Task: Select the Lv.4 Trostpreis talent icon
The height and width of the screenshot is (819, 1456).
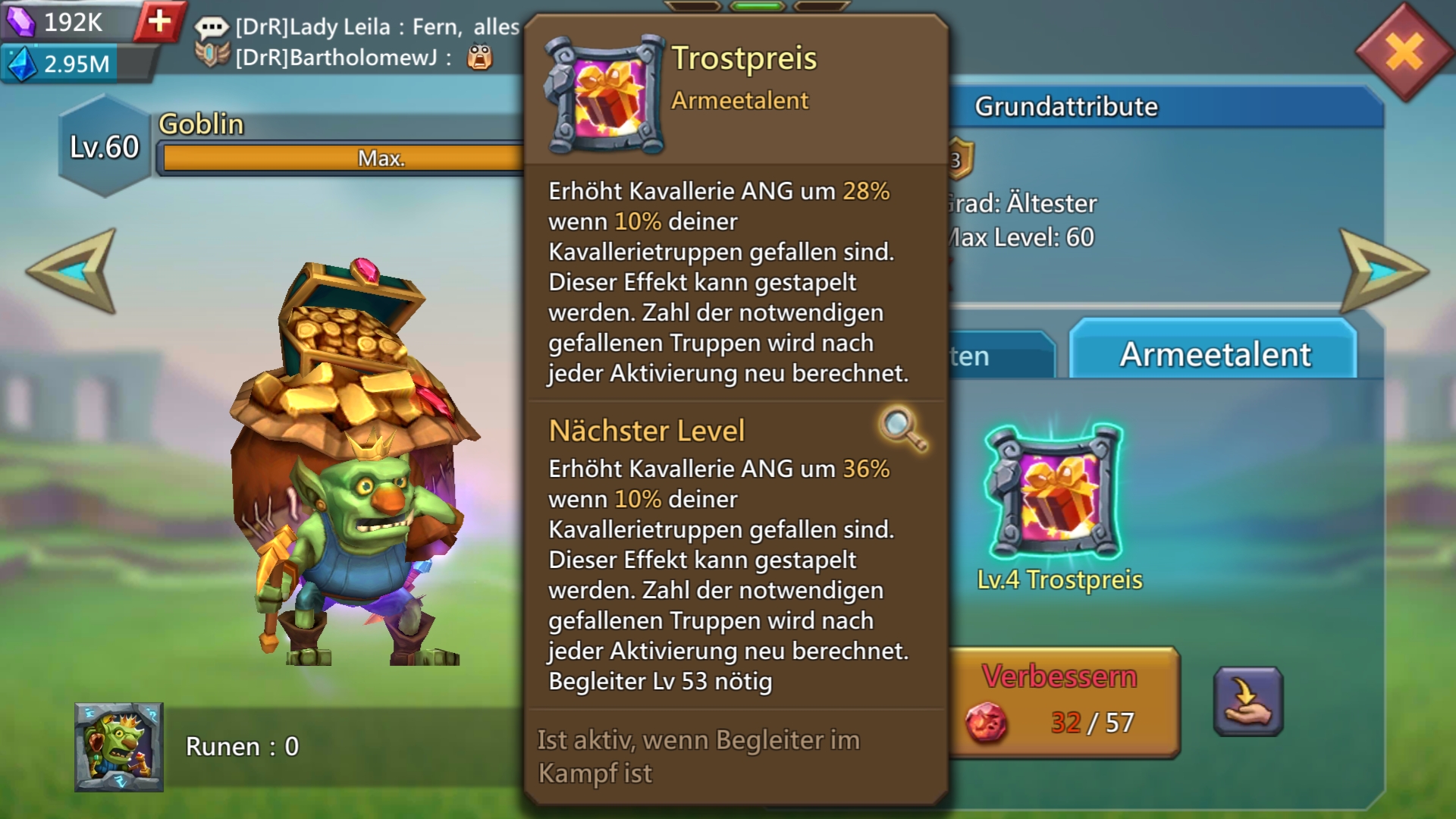Action: click(x=1055, y=492)
